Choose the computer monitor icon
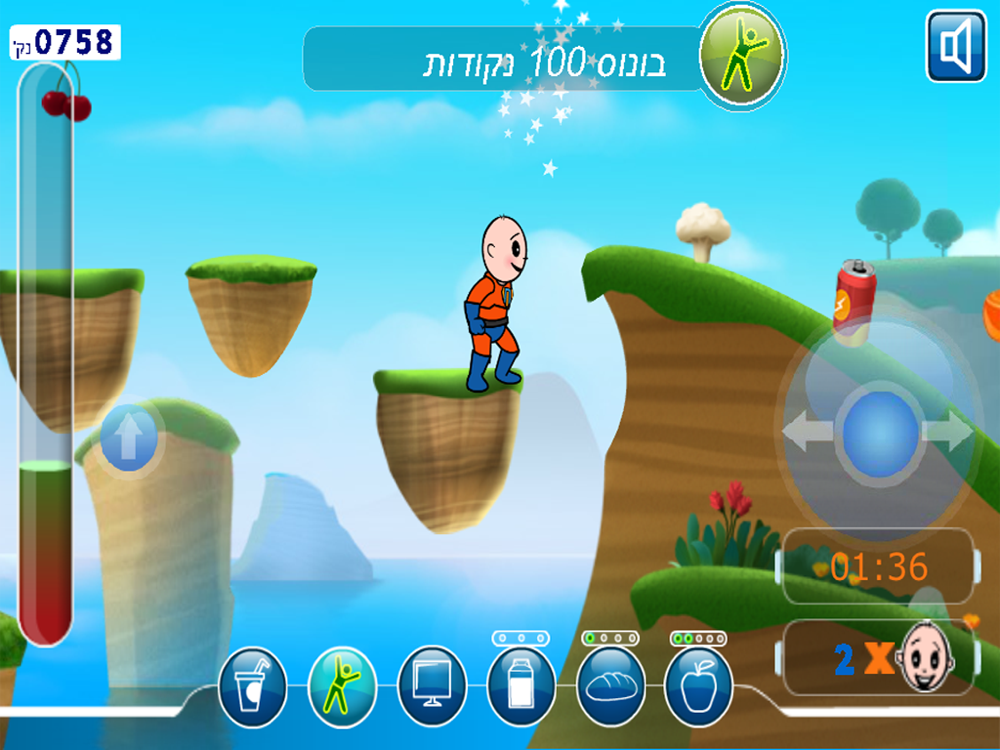This screenshot has height=750, width=1000. pos(432,687)
